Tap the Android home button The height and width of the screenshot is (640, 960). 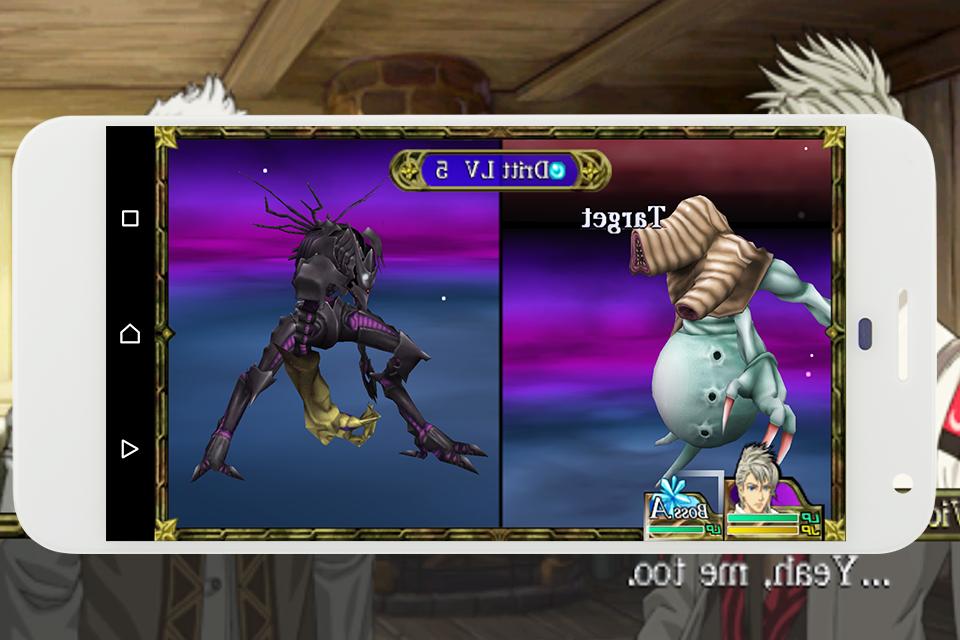coord(130,333)
